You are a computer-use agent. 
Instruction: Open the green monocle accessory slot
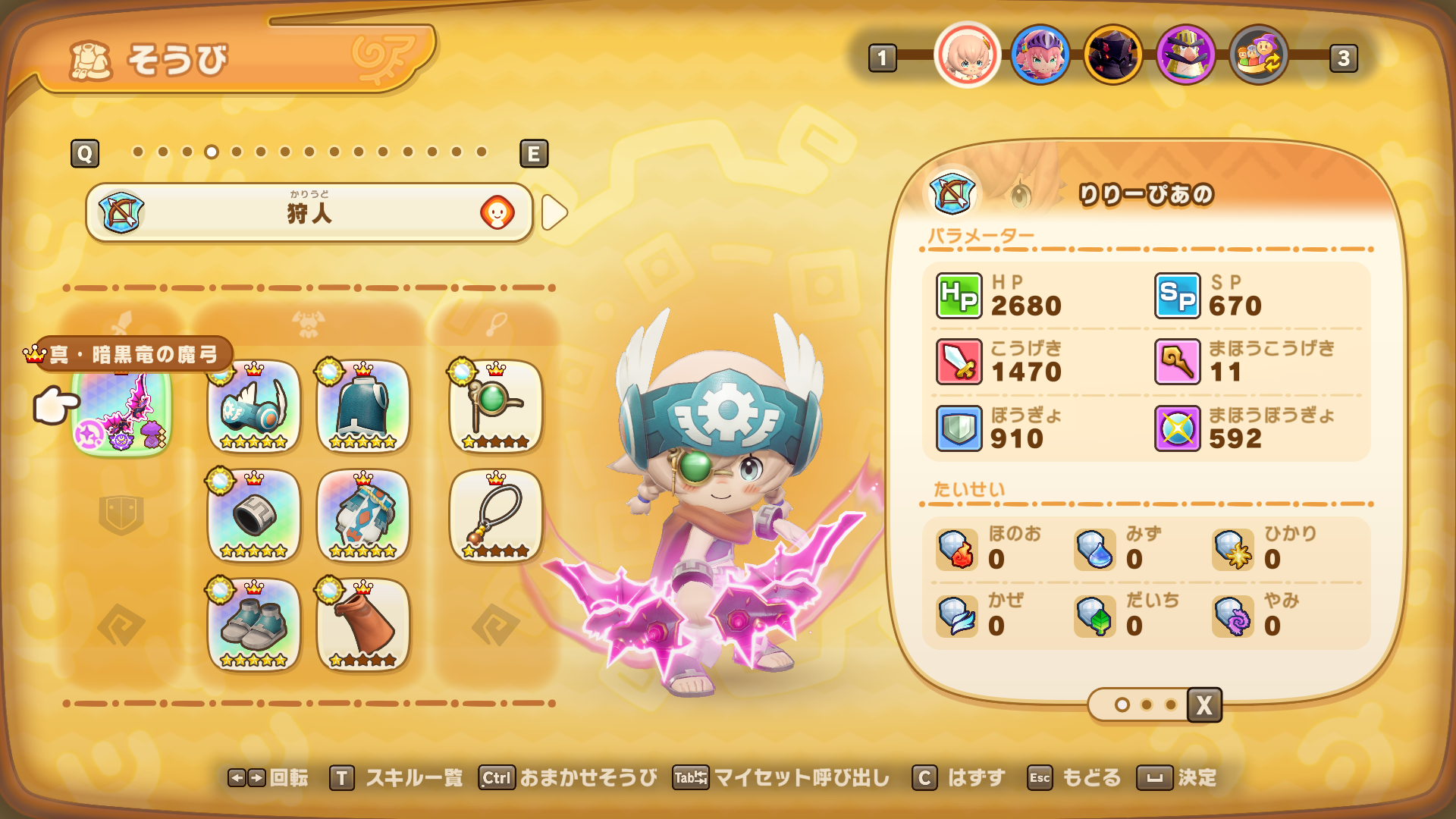point(495,407)
